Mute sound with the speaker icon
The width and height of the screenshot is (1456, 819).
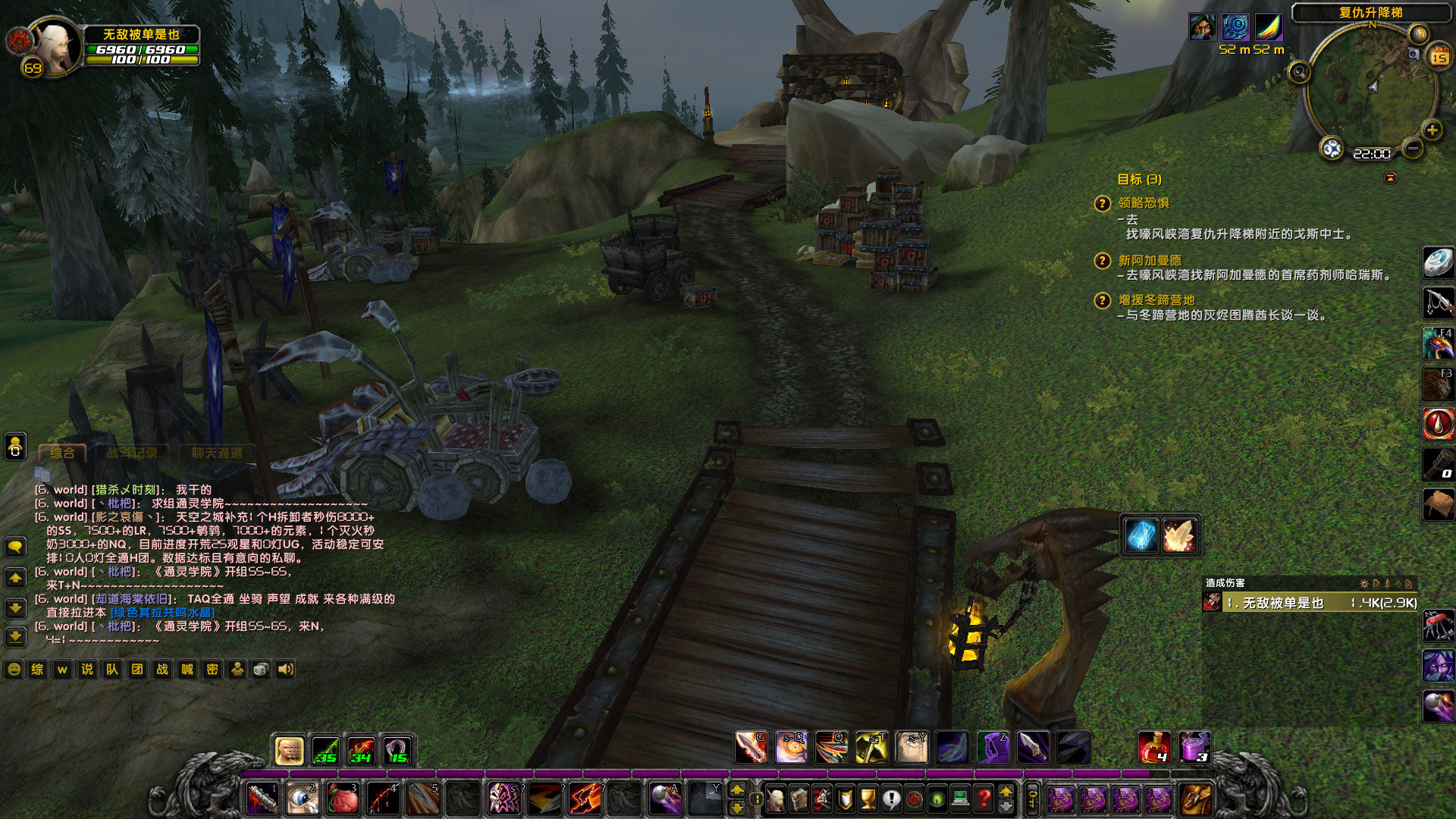286,669
